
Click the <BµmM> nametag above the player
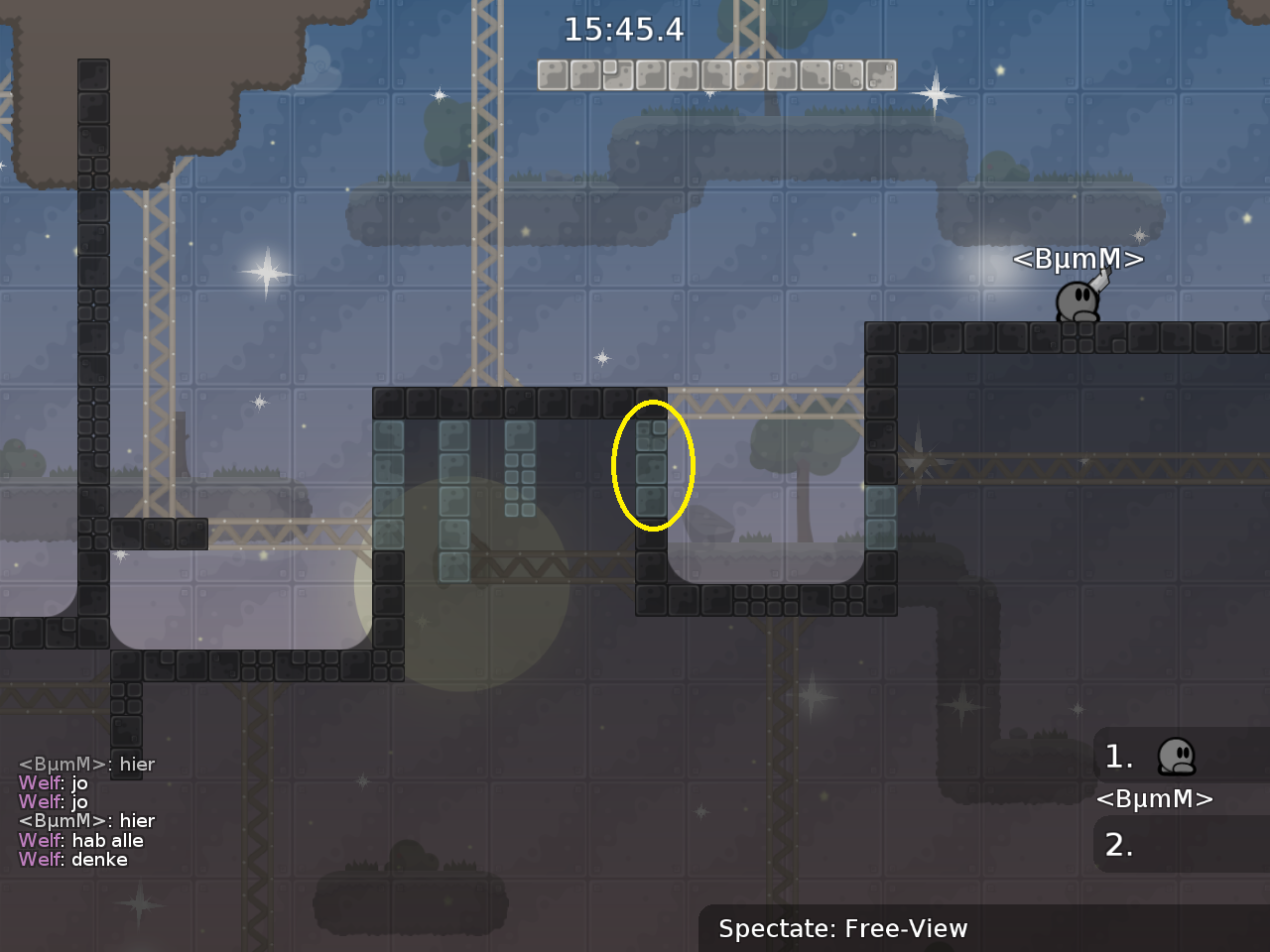[x=1078, y=259]
